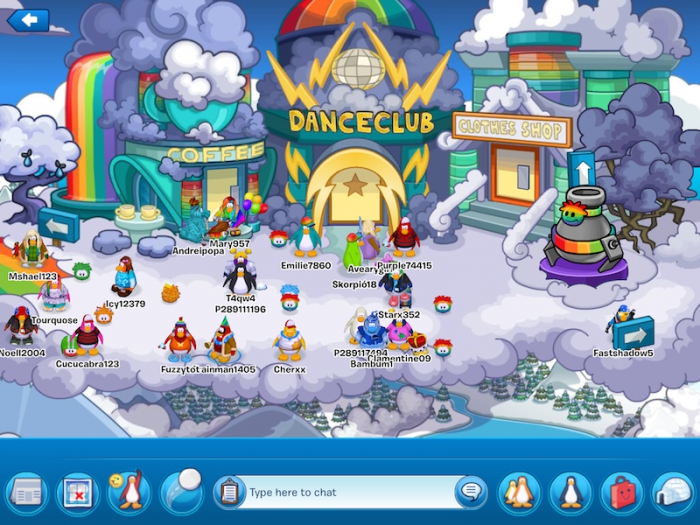The width and height of the screenshot is (700, 525).
Task: Follow the right arrow sign beside Fastshadow5
Action: [634, 332]
